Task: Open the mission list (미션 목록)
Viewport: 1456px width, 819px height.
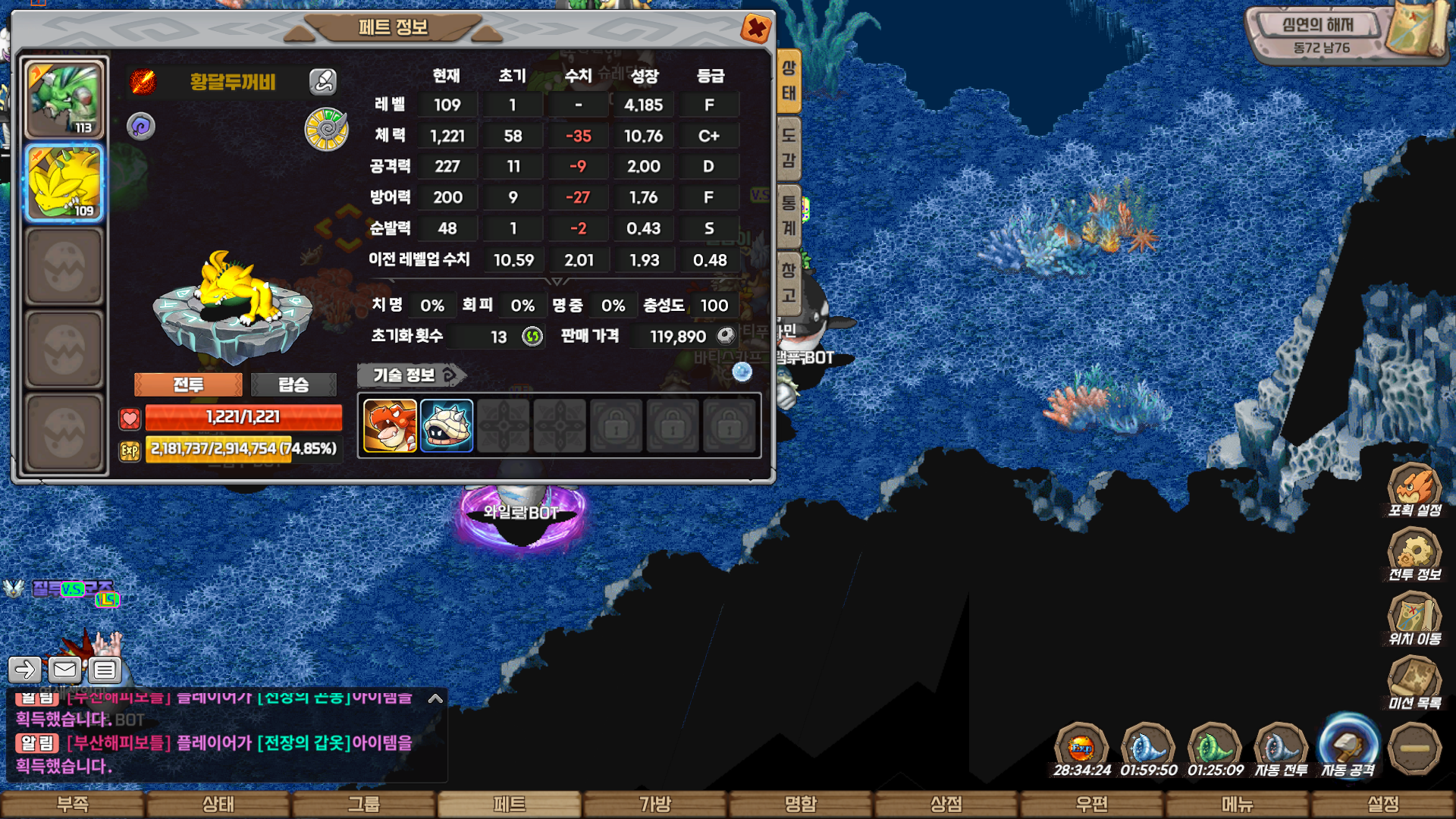Action: pos(1414,683)
